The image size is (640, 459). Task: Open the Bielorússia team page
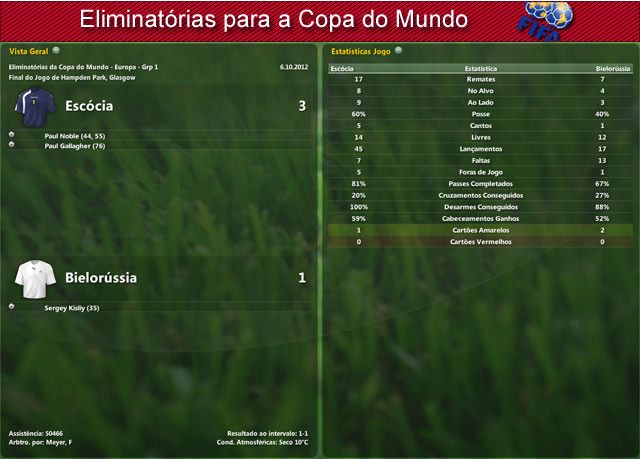point(100,277)
